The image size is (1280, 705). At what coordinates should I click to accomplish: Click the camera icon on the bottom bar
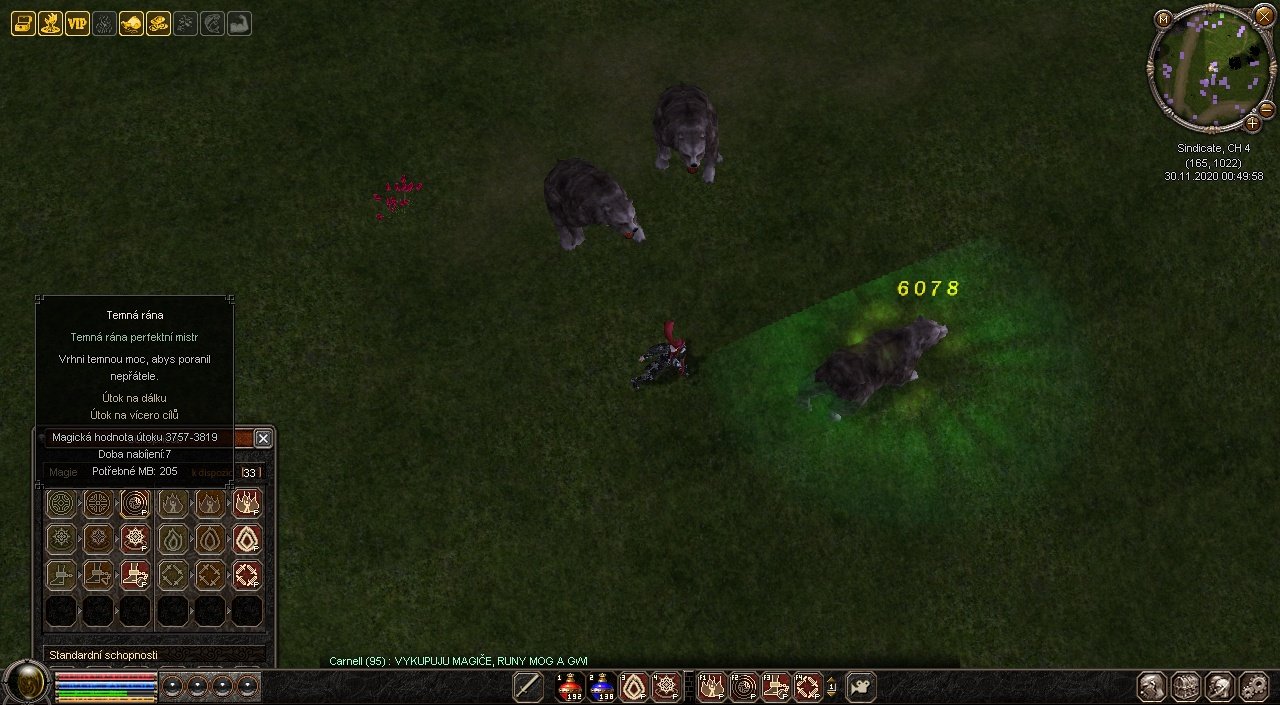[x=860, y=687]
